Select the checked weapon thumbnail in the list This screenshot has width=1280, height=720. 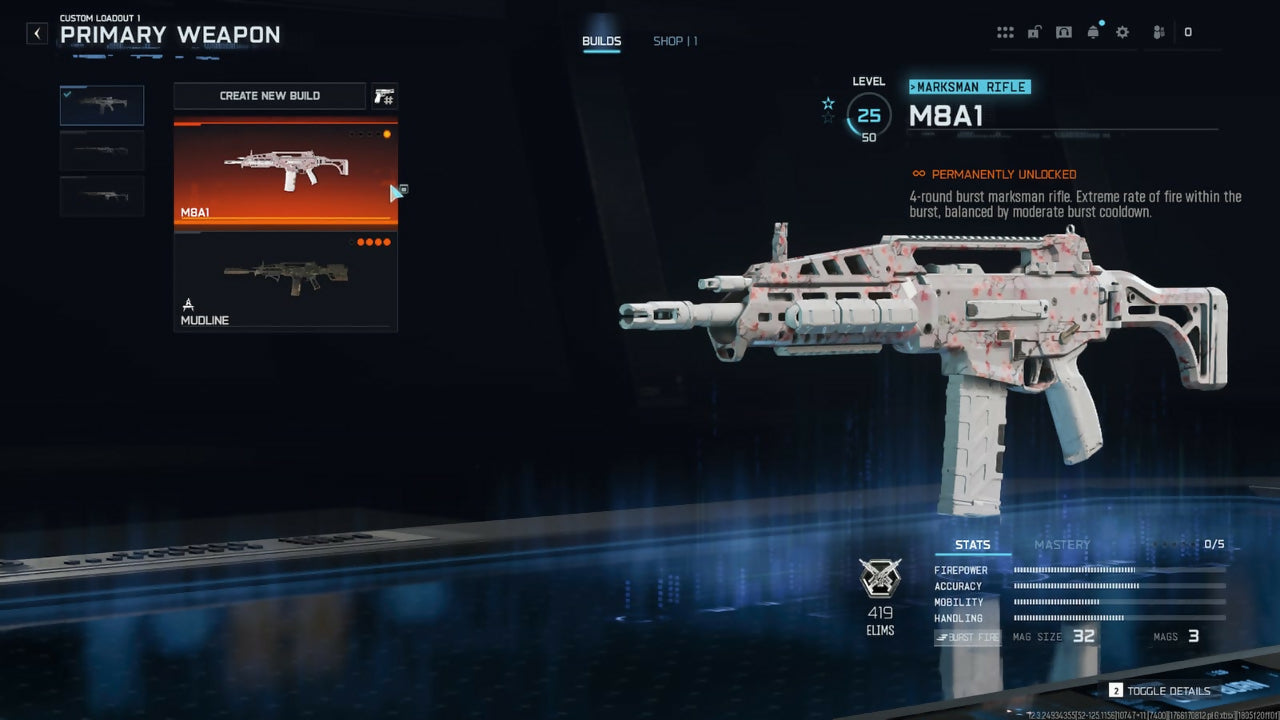tap(102, 105)
